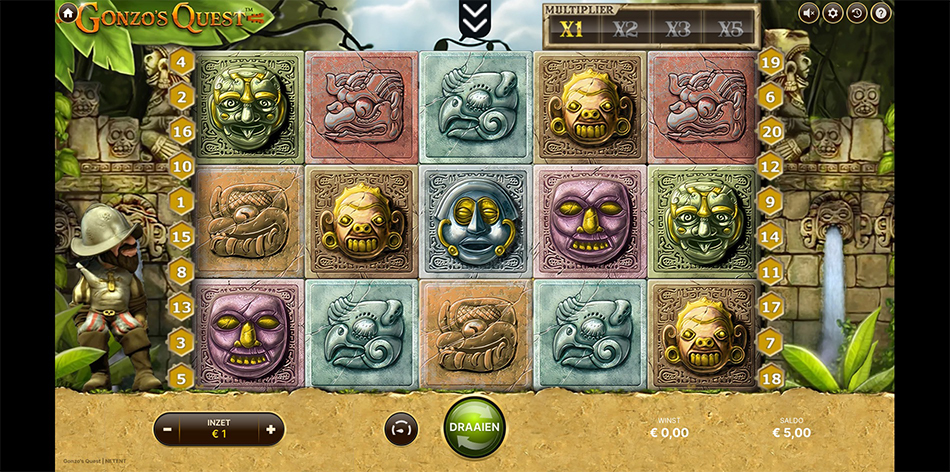This screenshot has width=950, height=472.
Task: Spin the reels with the DRAAIEN button
Action: 475,428
